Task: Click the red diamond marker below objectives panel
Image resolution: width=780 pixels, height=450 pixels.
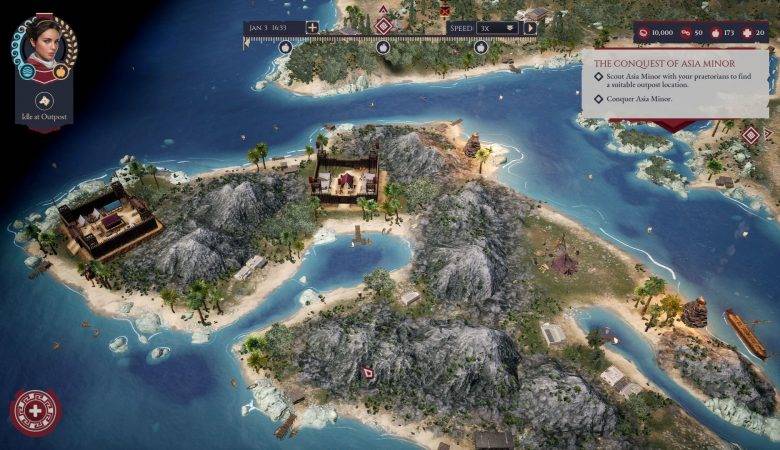Action: [750, 133]
